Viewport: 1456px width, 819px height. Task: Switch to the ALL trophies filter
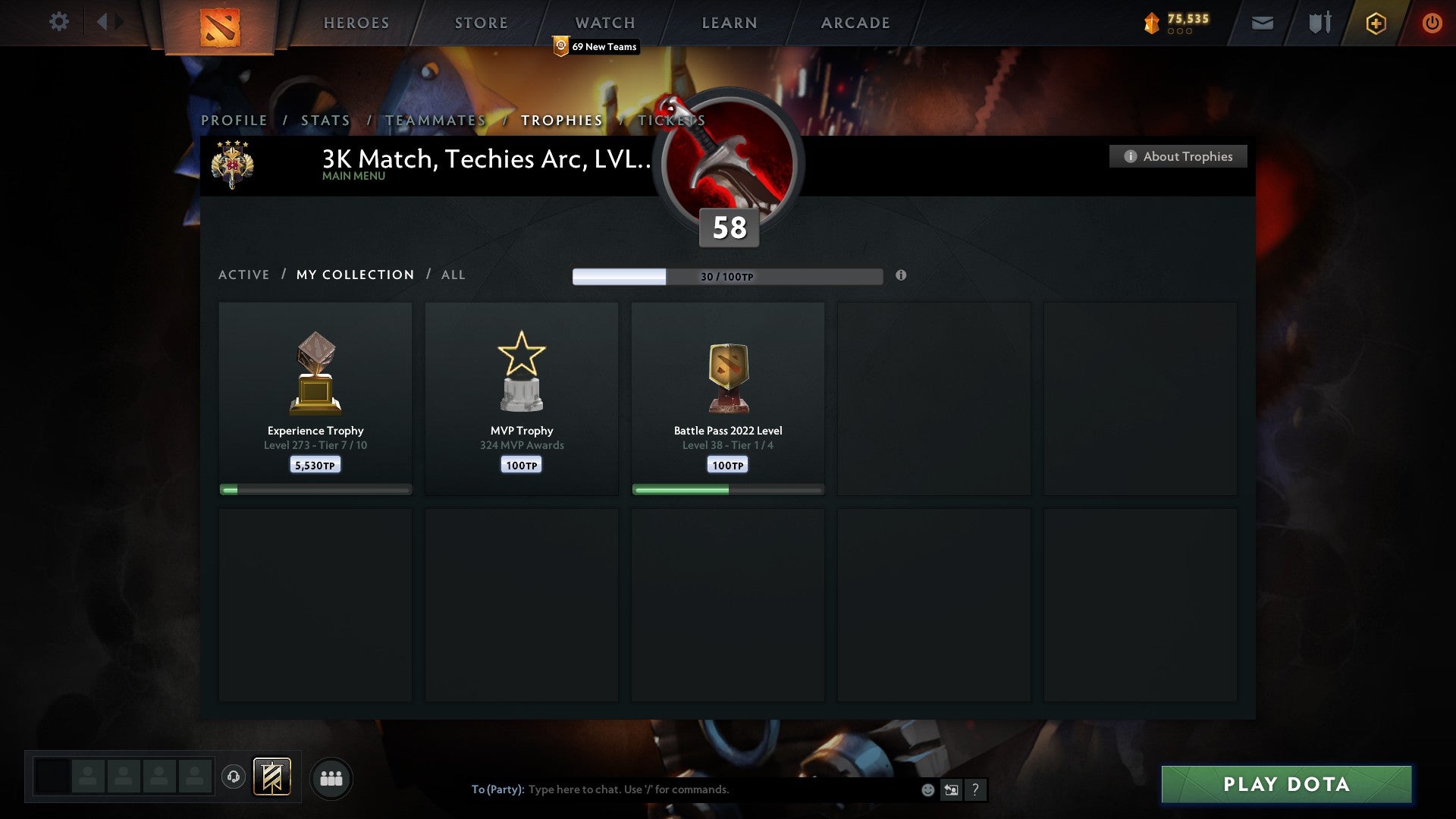(x=453, y=275)
